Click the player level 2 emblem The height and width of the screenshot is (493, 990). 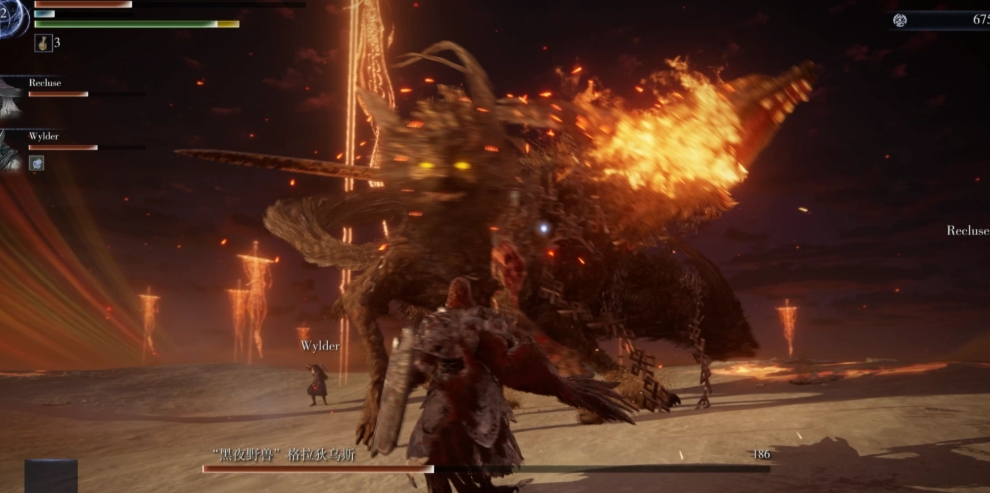(12, 18)
